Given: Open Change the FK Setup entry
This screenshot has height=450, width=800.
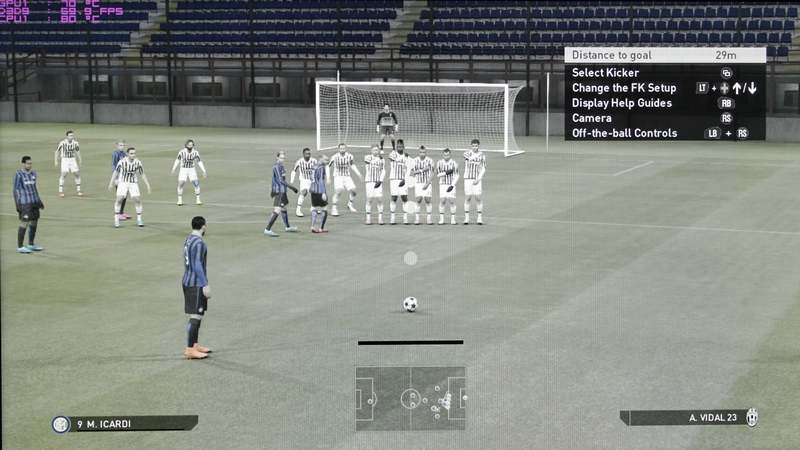Looking at the screenshot, I should [x=624, y=88].
